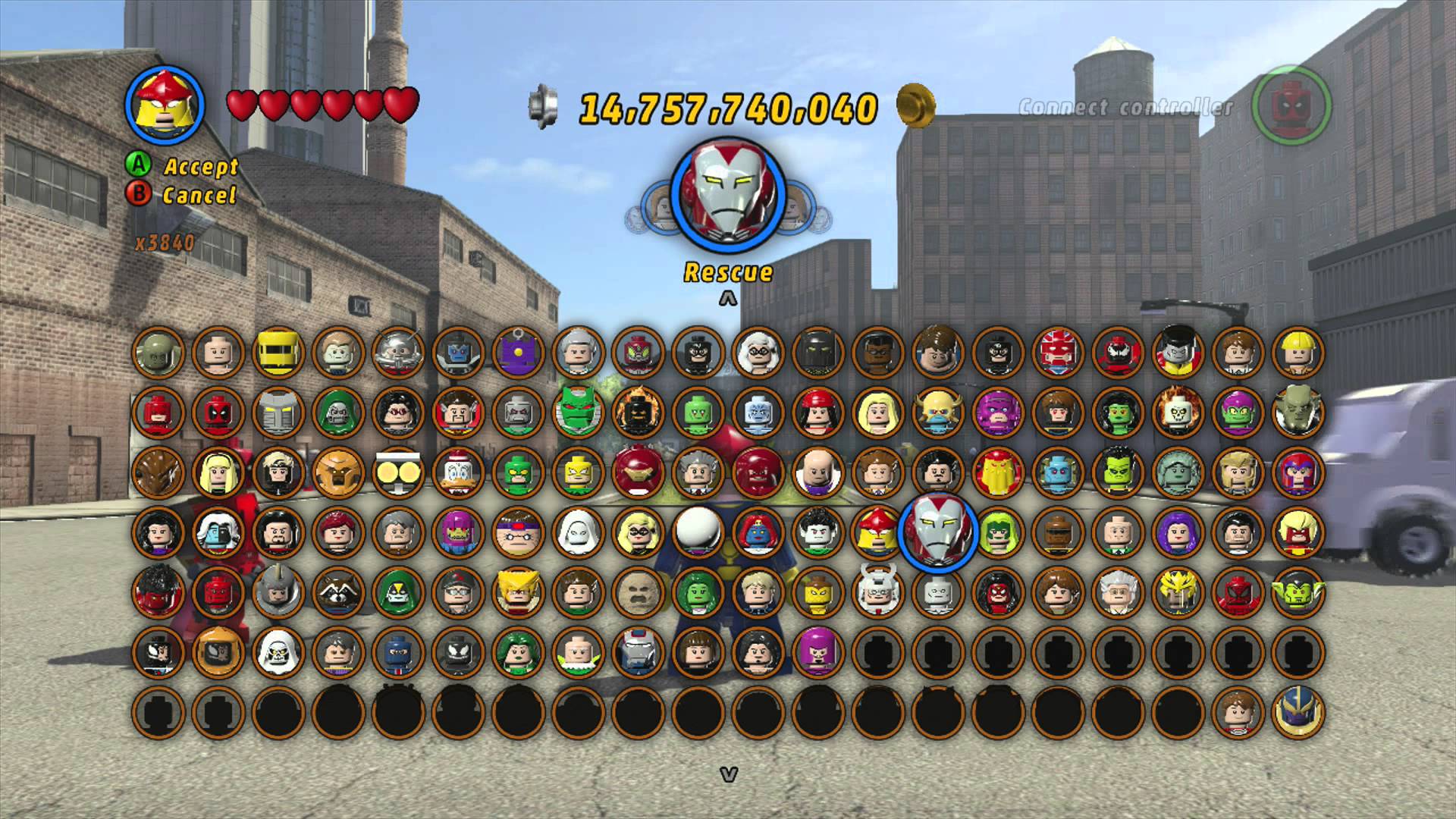Select the purple-helmeted Galactus portrait
1456x819 pixels.
(x=997, y=412)
